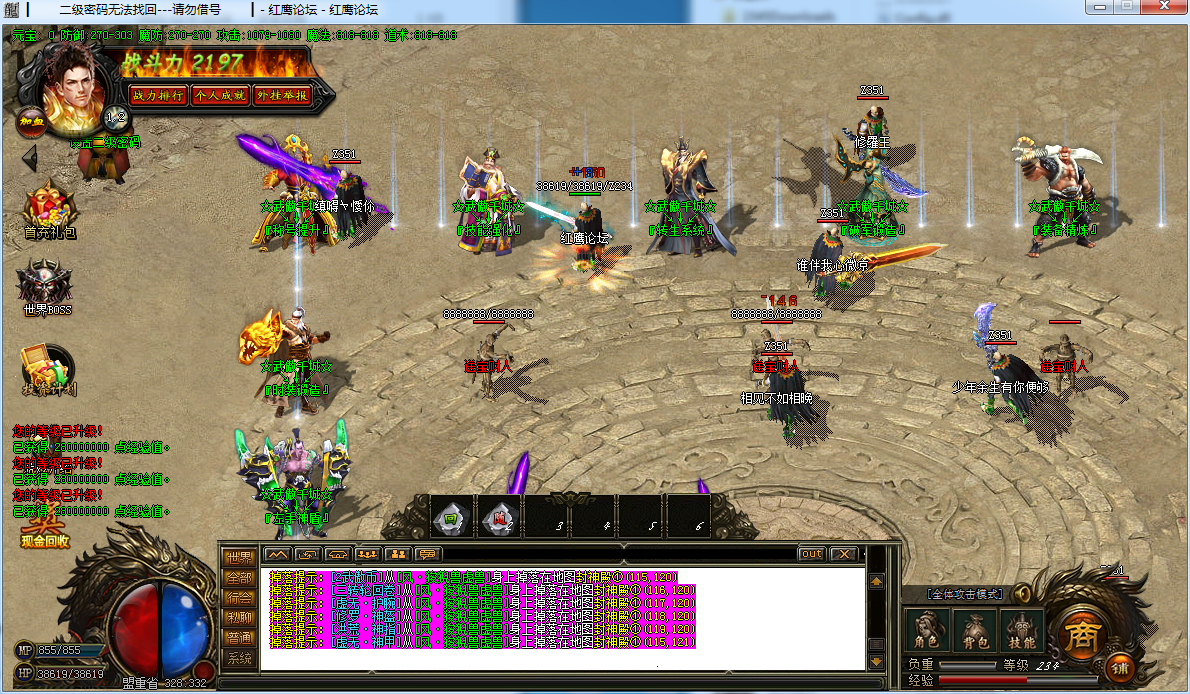This screenshot has height=694, width=1190.
Task: Open the 战力排行 power ranking
Action: pyautogui.click(x=158, y=95)
